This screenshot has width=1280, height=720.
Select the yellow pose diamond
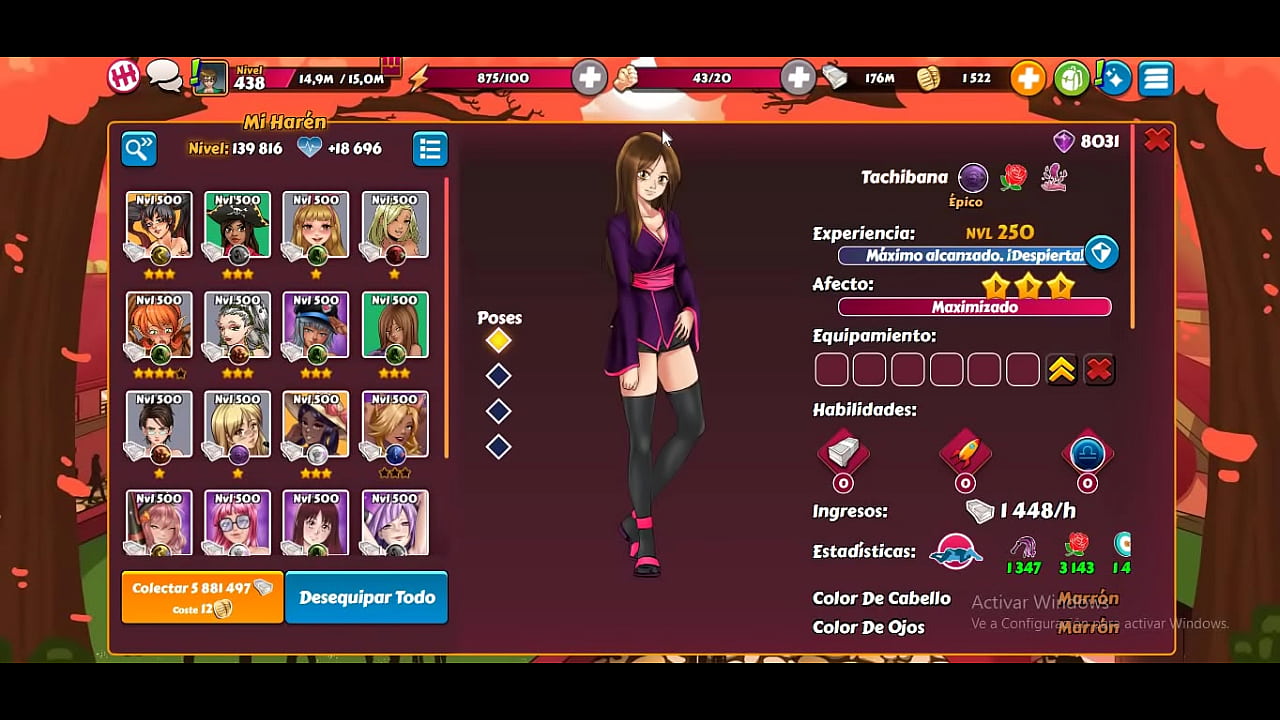click(498, 340)
